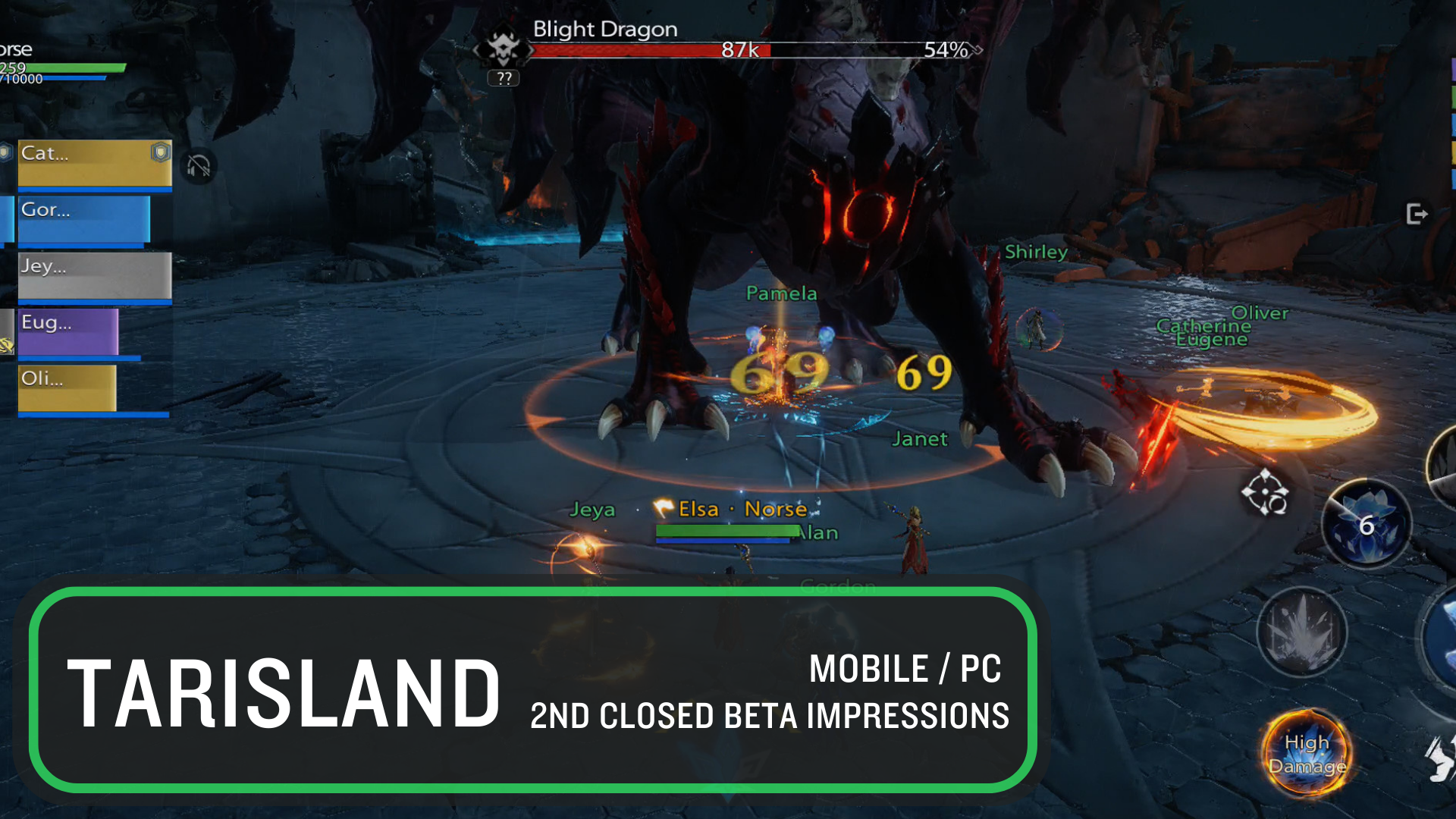Select Jey's grey party frame
The width and height of the screenshot is (1456, 819).
click(x=91, y=276)
